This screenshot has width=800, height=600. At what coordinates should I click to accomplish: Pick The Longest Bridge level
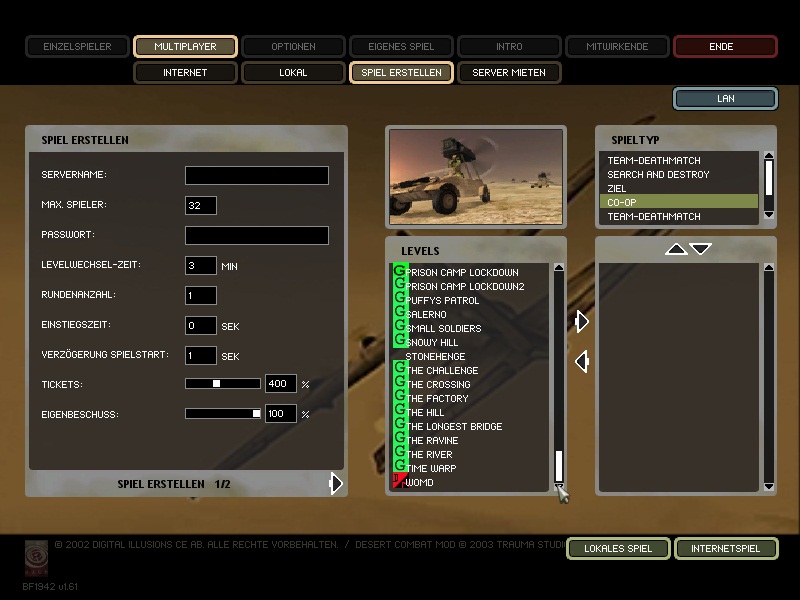pos(454,427)
